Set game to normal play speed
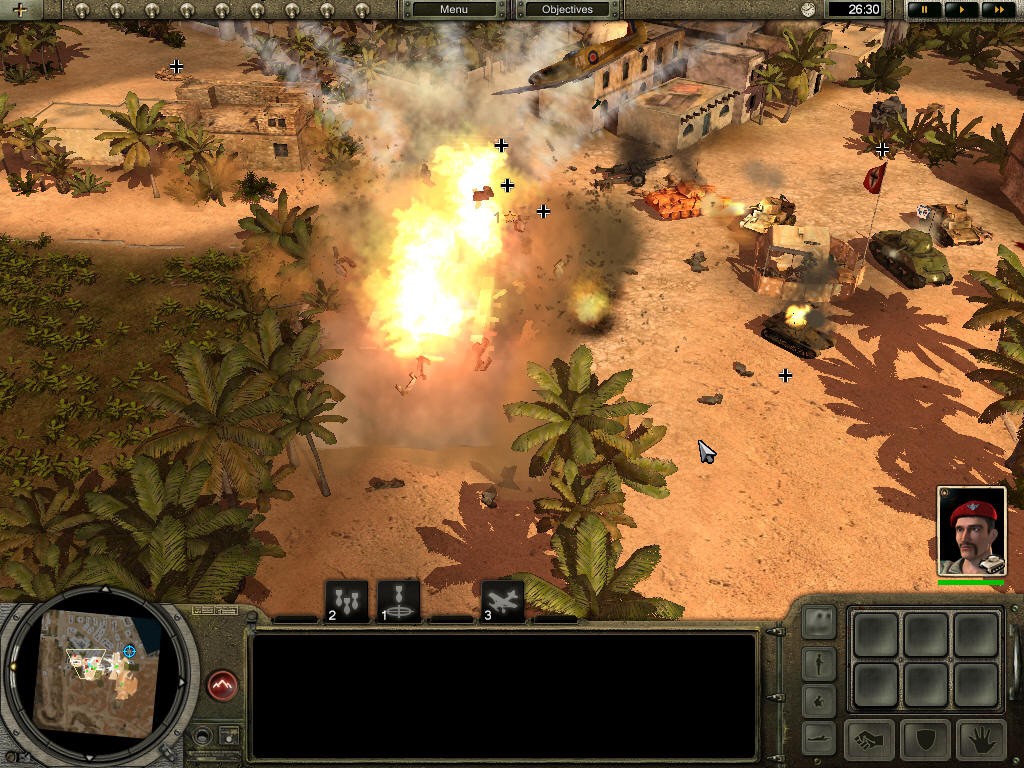The height and width of the screenshot is (768, 1024). 960,9
